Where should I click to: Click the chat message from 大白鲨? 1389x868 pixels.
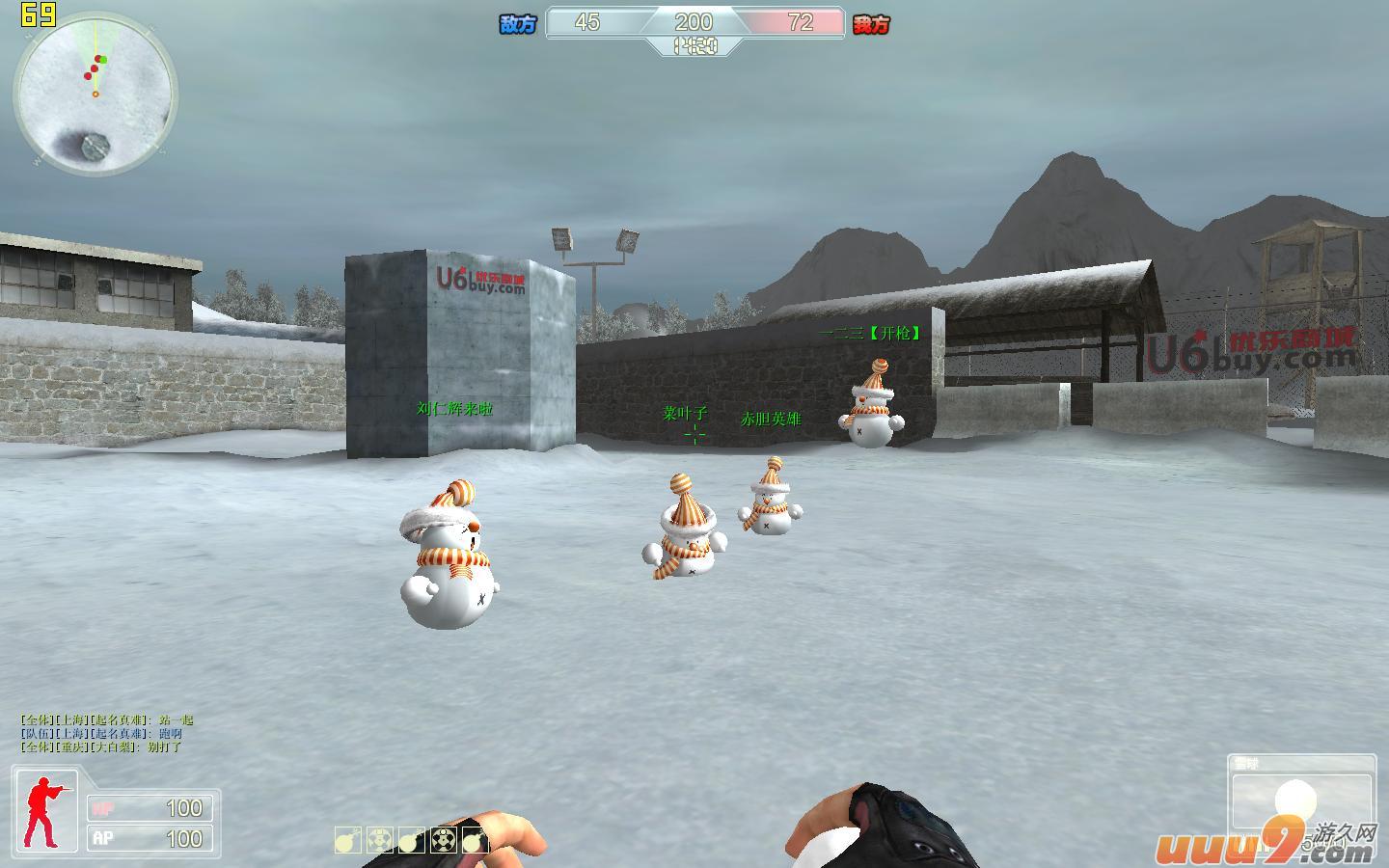tap(101, 747)
